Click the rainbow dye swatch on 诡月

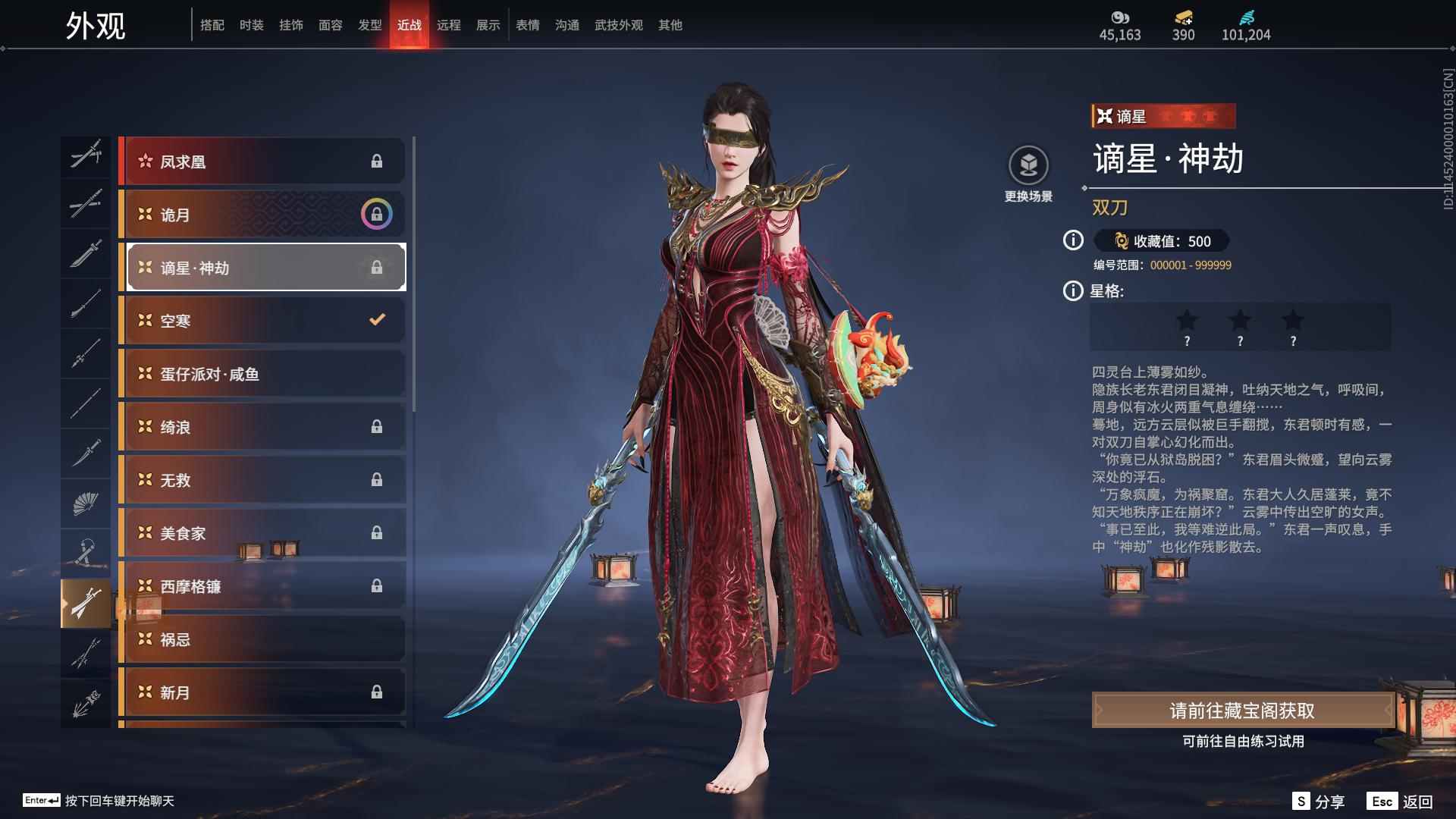(376, 214)
